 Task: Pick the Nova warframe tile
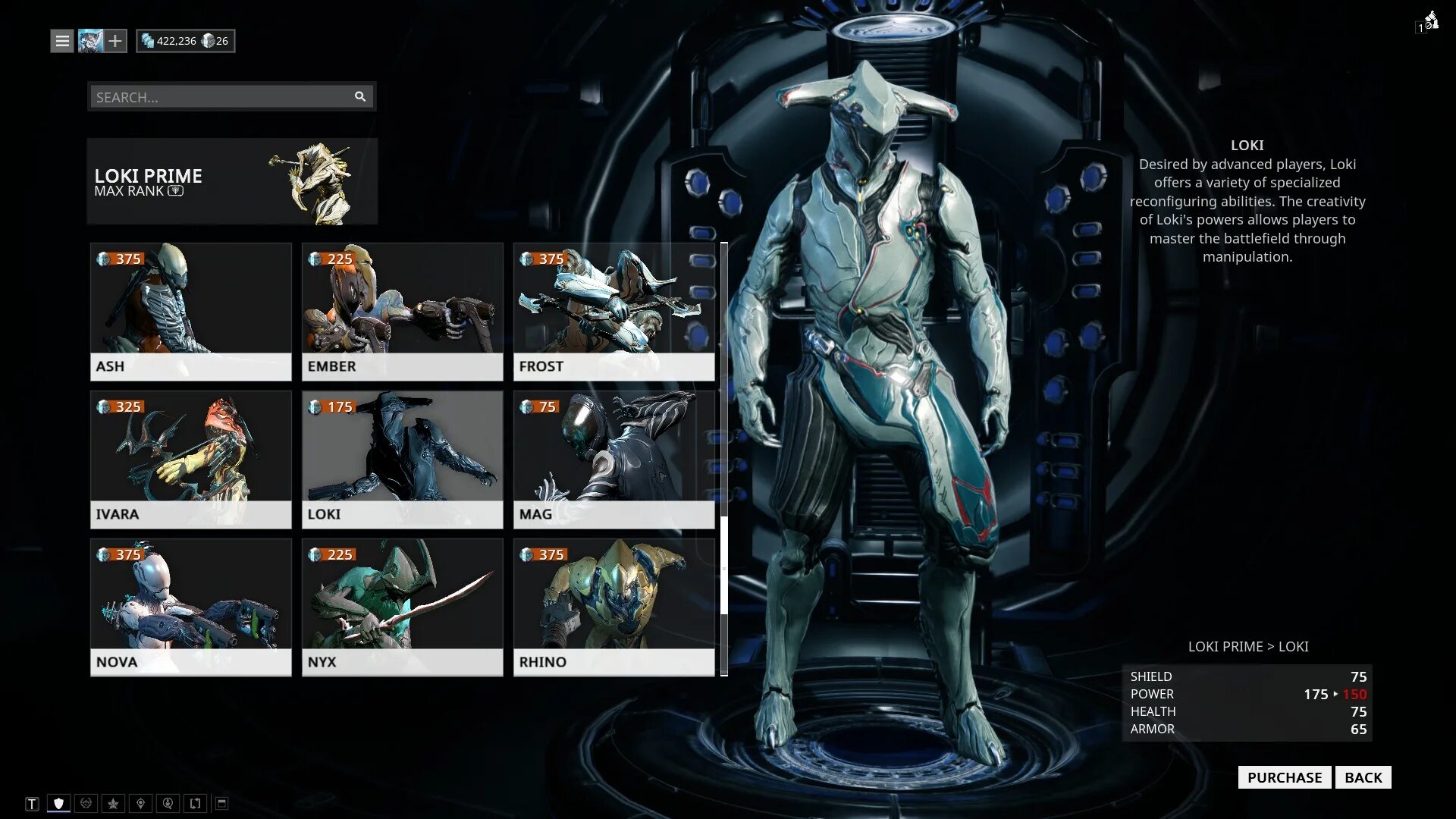coord(190,607)
